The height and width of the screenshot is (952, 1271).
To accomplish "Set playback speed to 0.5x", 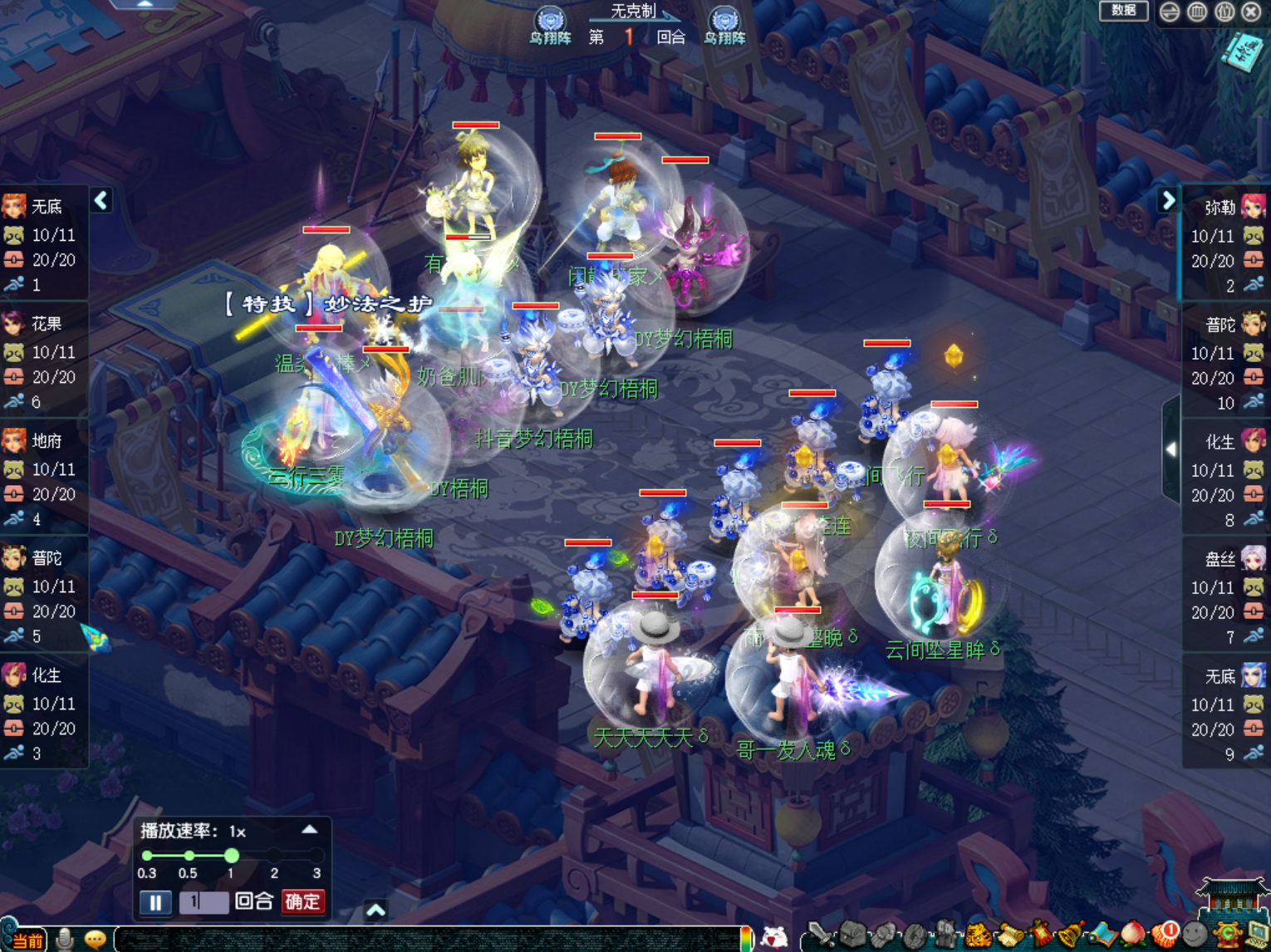I will [x=189, y=856].
